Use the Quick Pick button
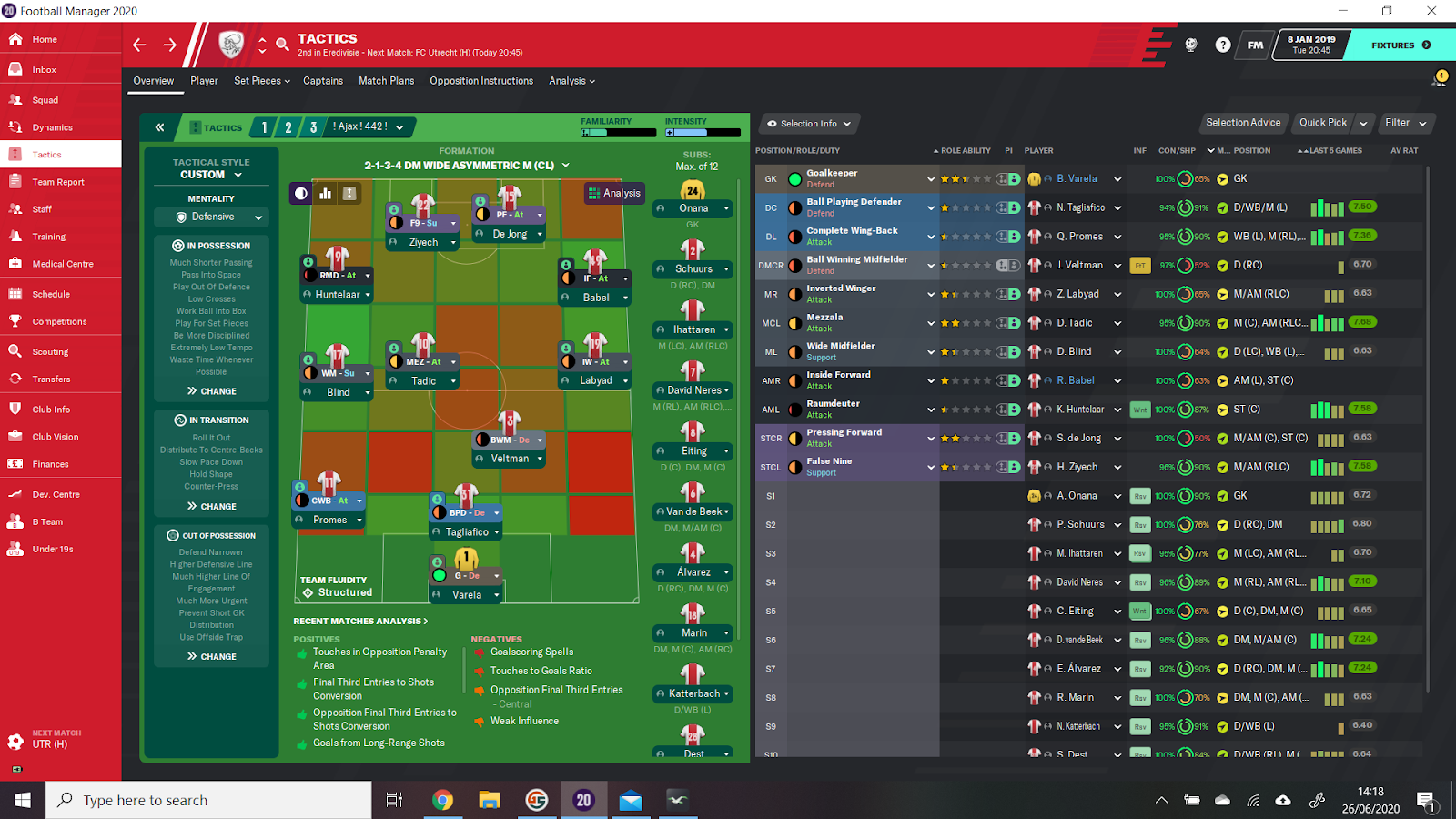 click(x=1322, y=123)
